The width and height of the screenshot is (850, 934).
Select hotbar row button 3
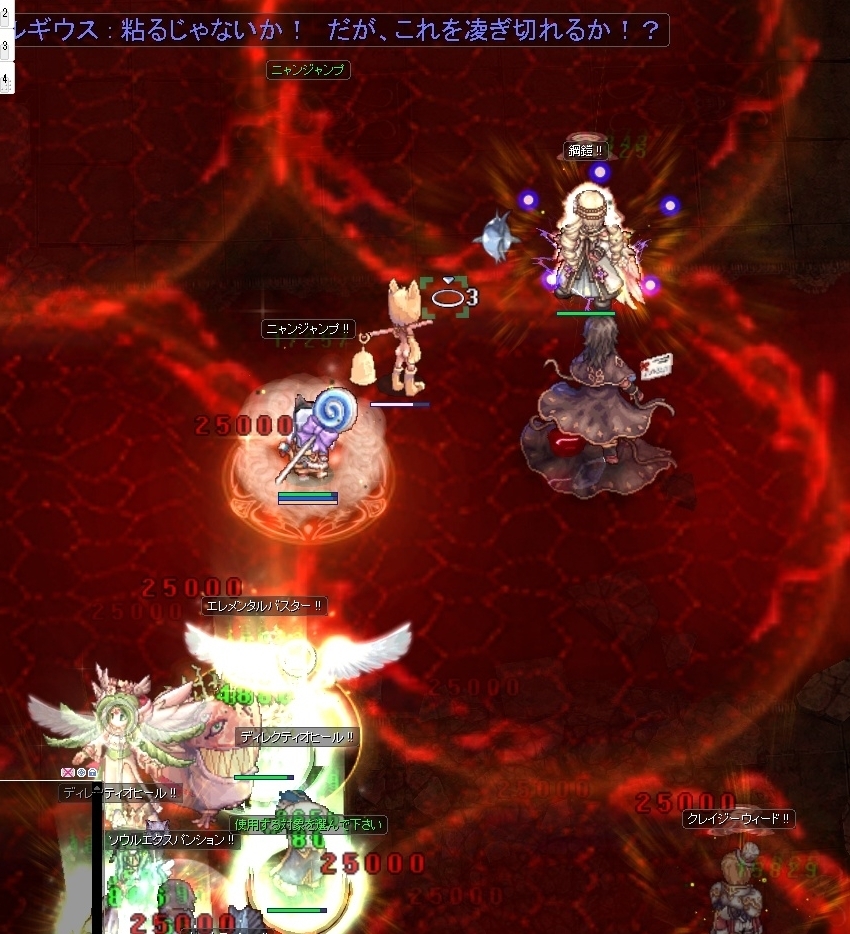(5, 45)
